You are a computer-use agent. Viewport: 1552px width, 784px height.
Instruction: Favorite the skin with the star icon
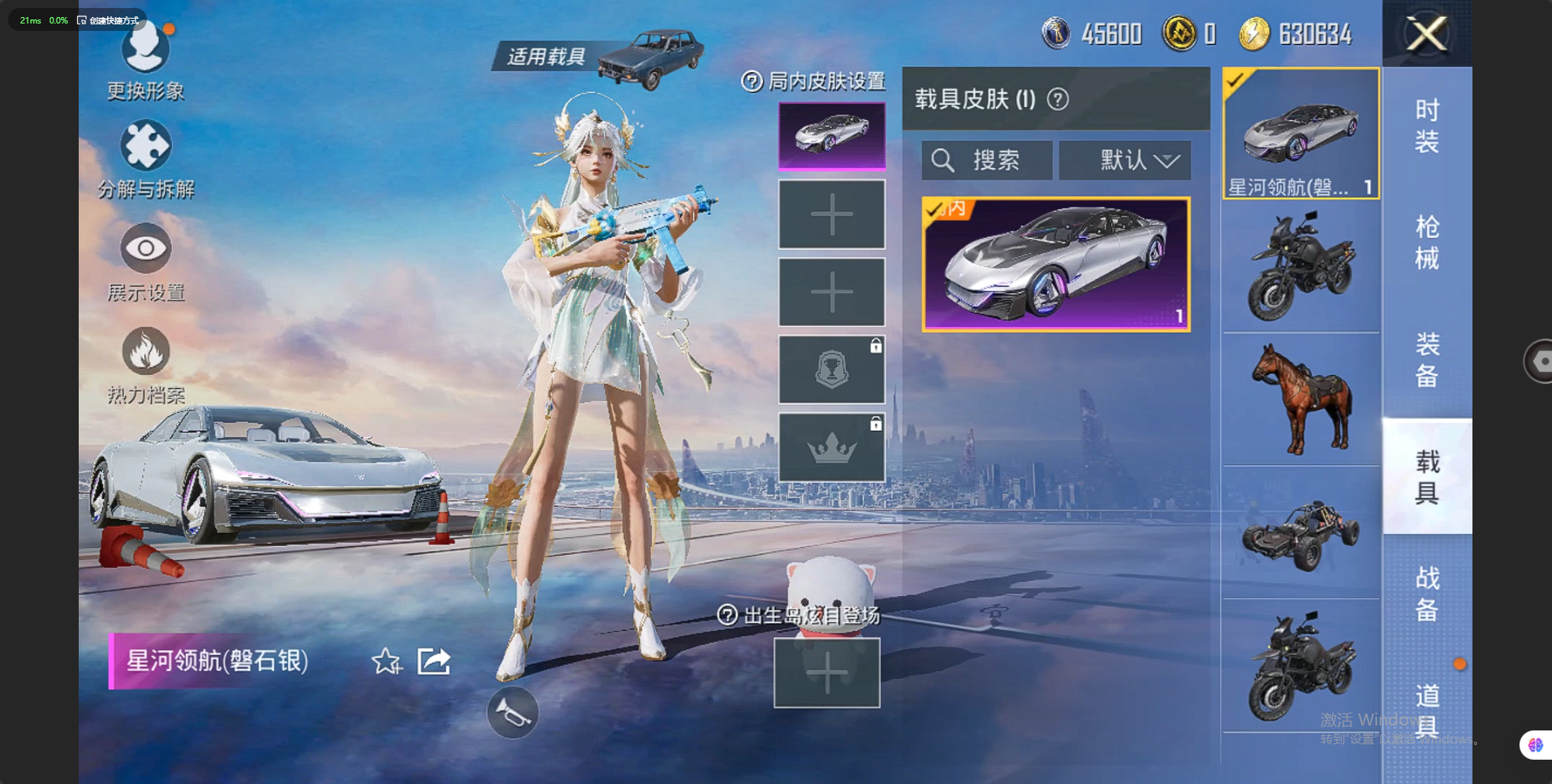[386, 662]
